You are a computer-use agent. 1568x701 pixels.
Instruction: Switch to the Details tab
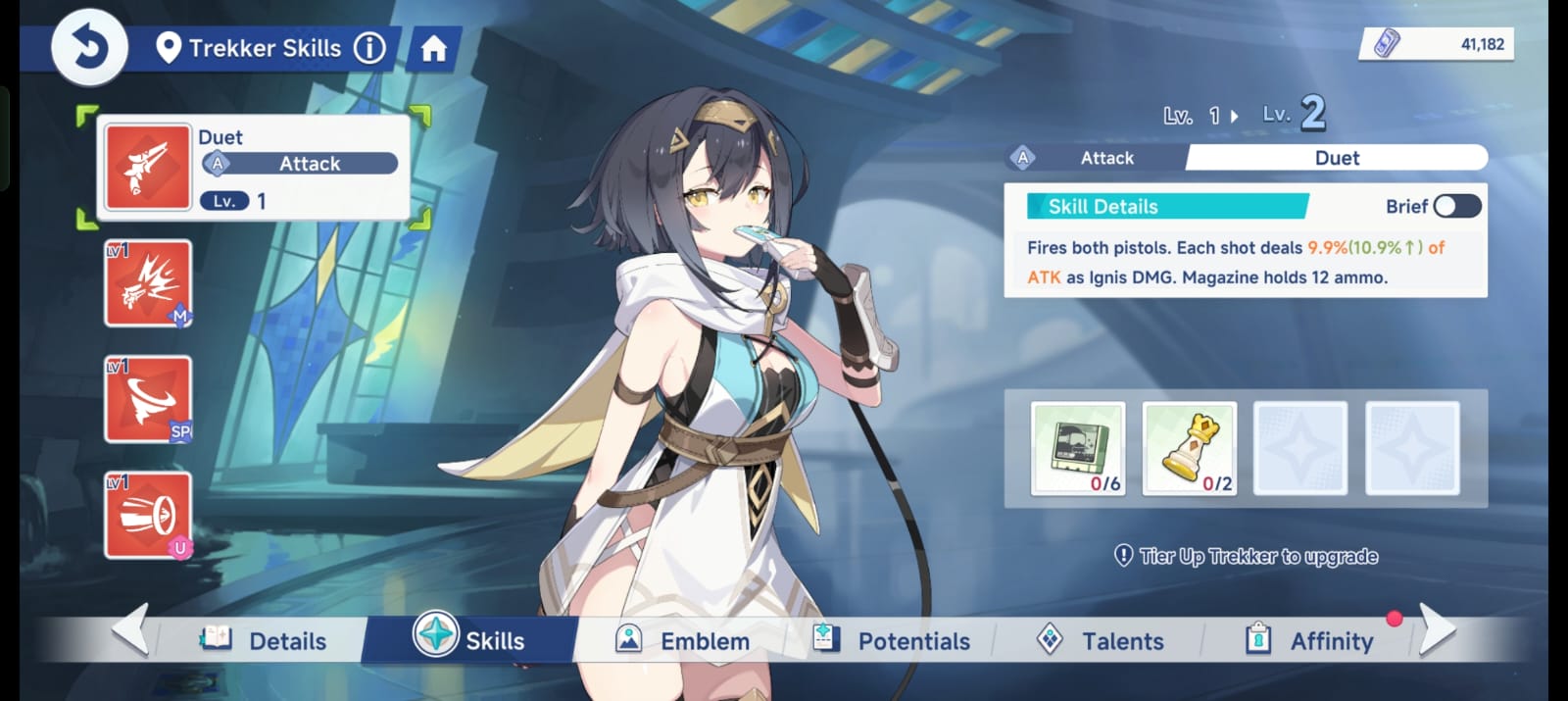pos(264,641)
